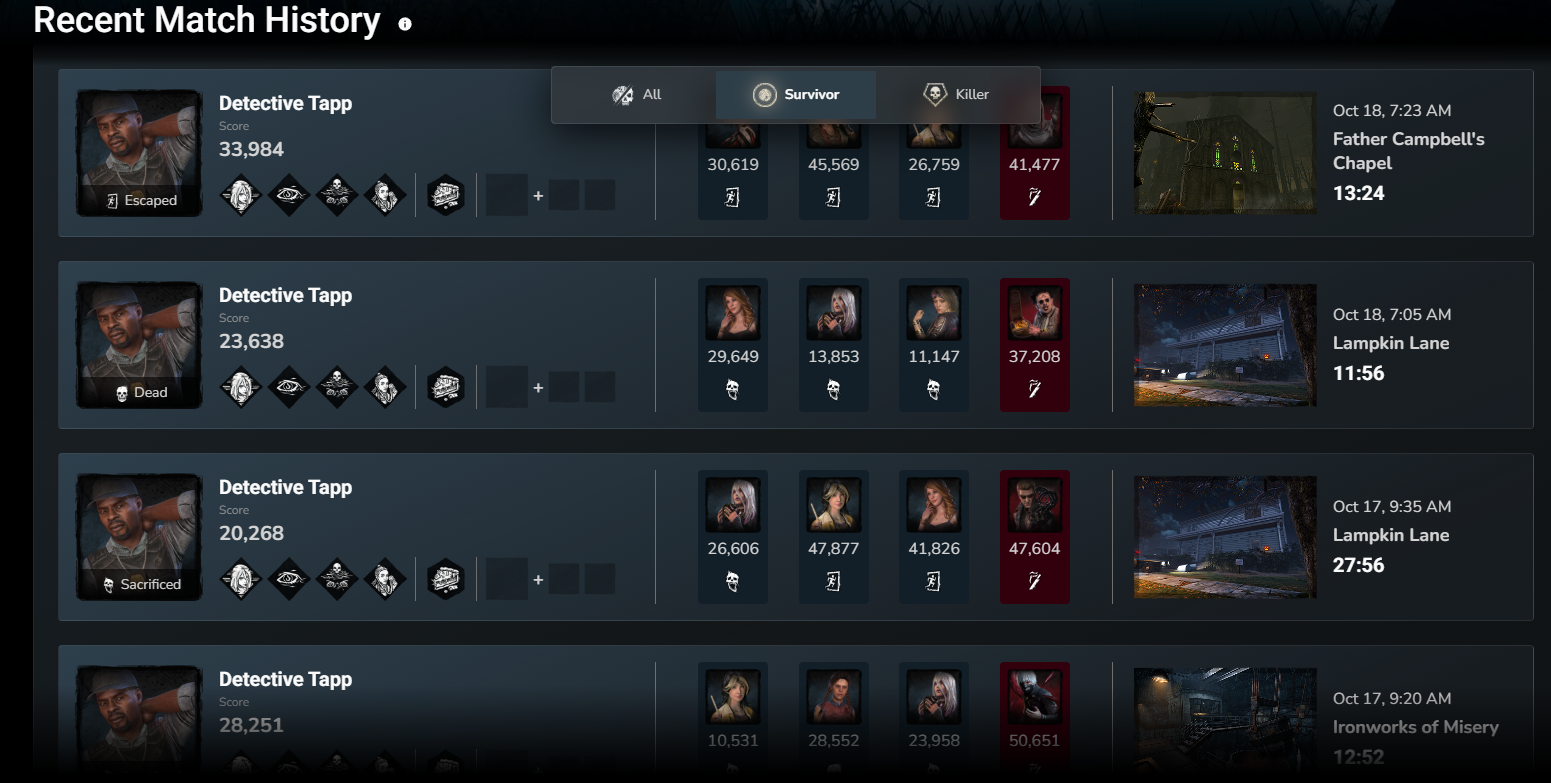
Task: Click the eye-shaped perk icon in the Escaped match
Action: pyautogui.click(x=289, y=195)
